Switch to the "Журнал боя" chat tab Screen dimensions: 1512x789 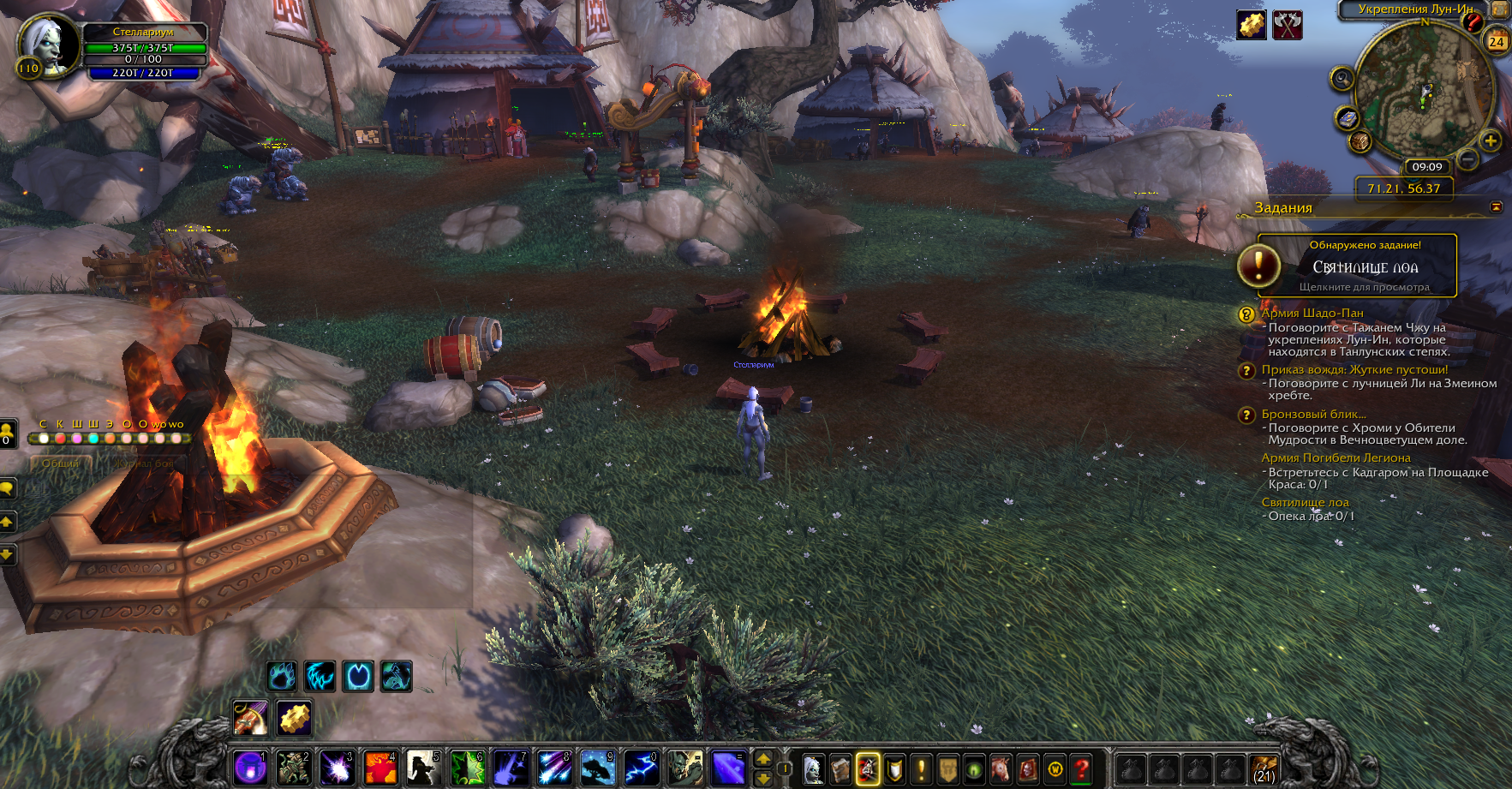(144, 463)
